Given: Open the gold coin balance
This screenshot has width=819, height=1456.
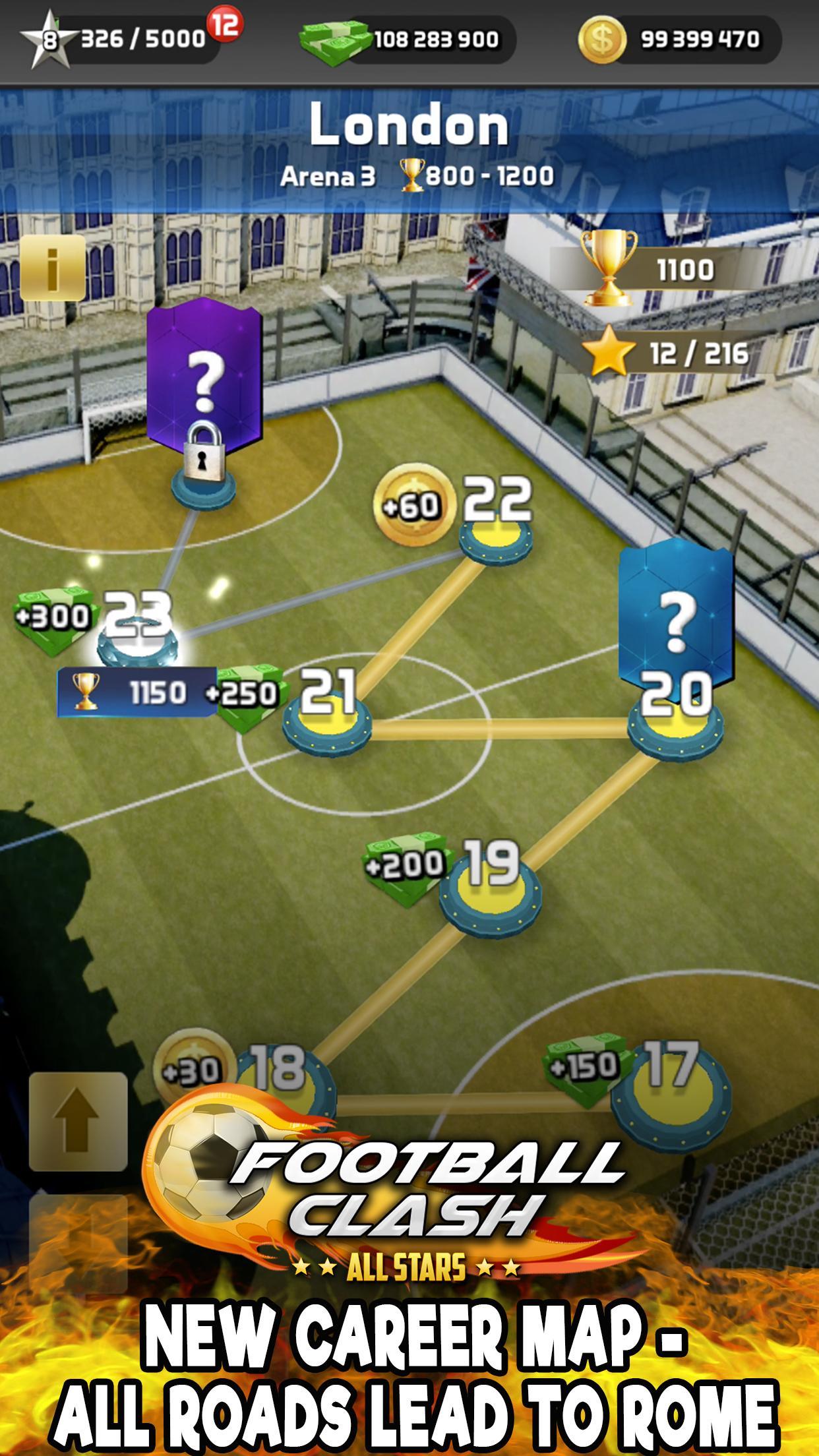Looking at the screenshot, I should tap(679, 40).
